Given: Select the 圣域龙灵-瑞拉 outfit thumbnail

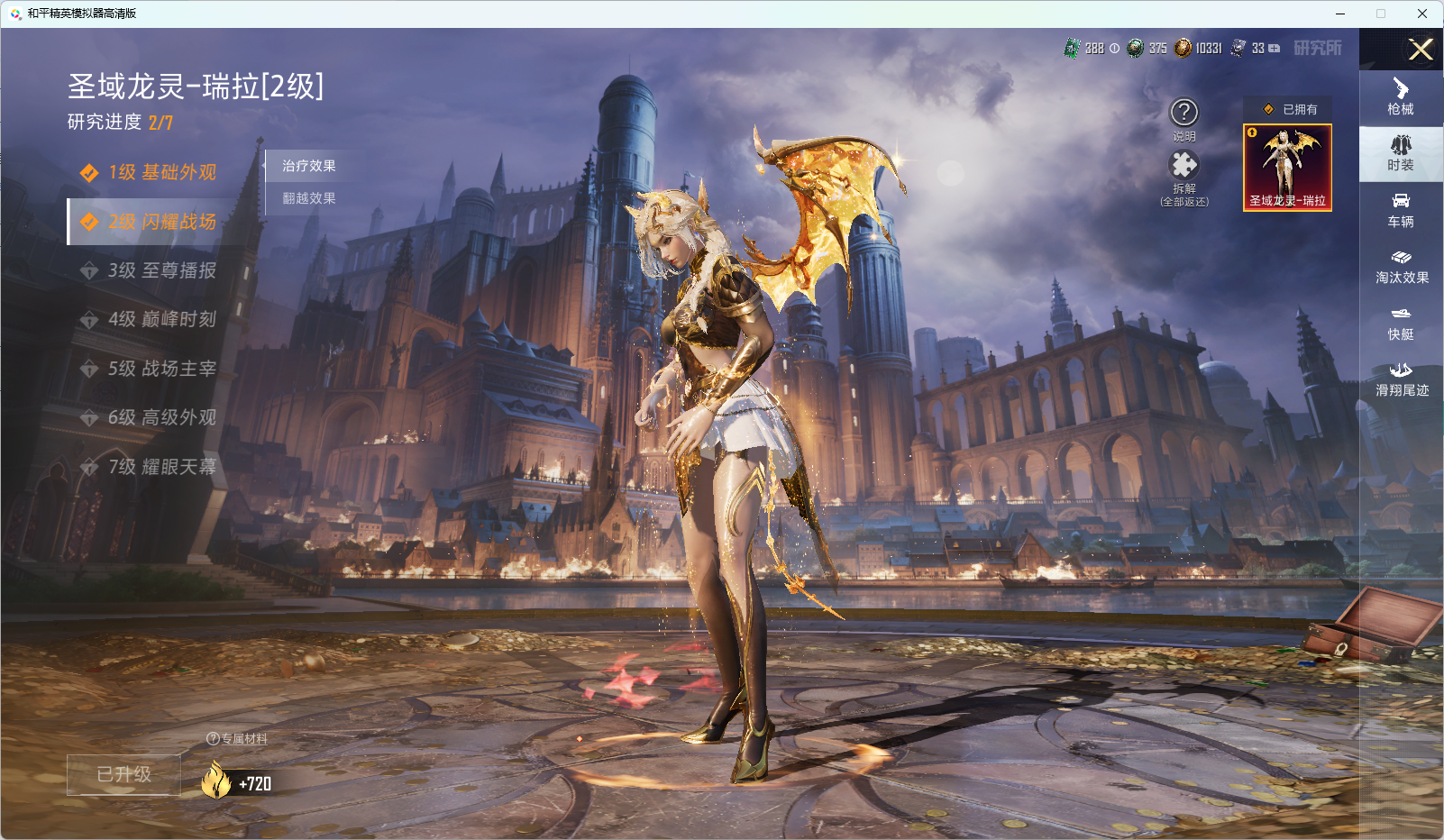Looking at the screenshot, I should [x=1287, y=168].
